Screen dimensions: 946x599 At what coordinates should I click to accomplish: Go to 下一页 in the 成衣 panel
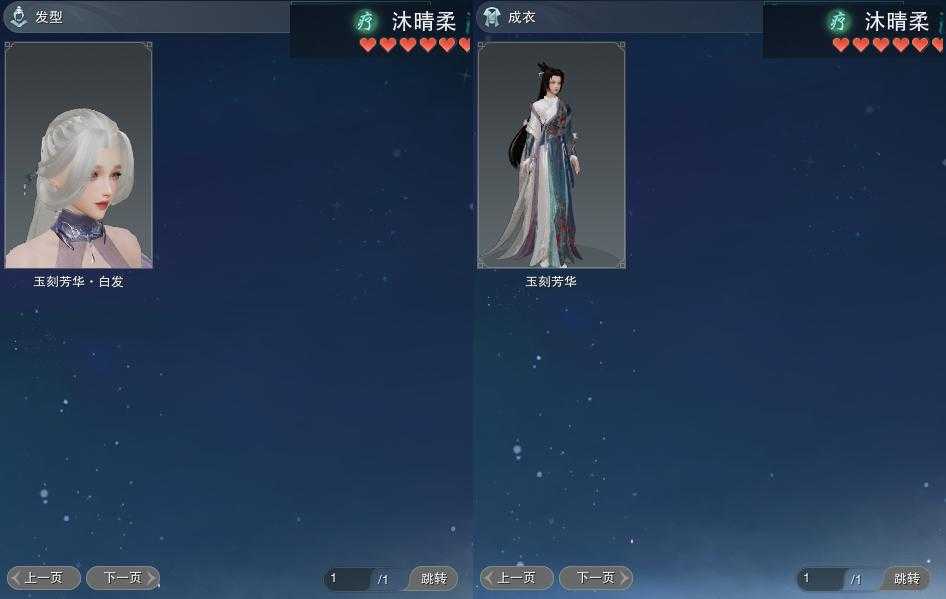click(x=596, y=578)
